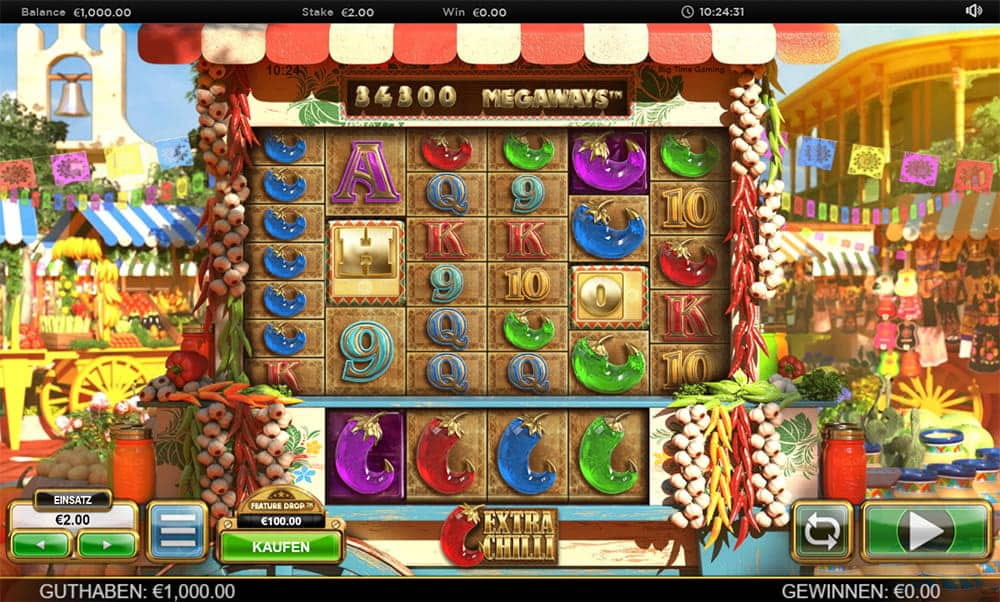Open the autoplay spin options
The height and width of the screenshot is (602, 1000).
click(821, 531)
